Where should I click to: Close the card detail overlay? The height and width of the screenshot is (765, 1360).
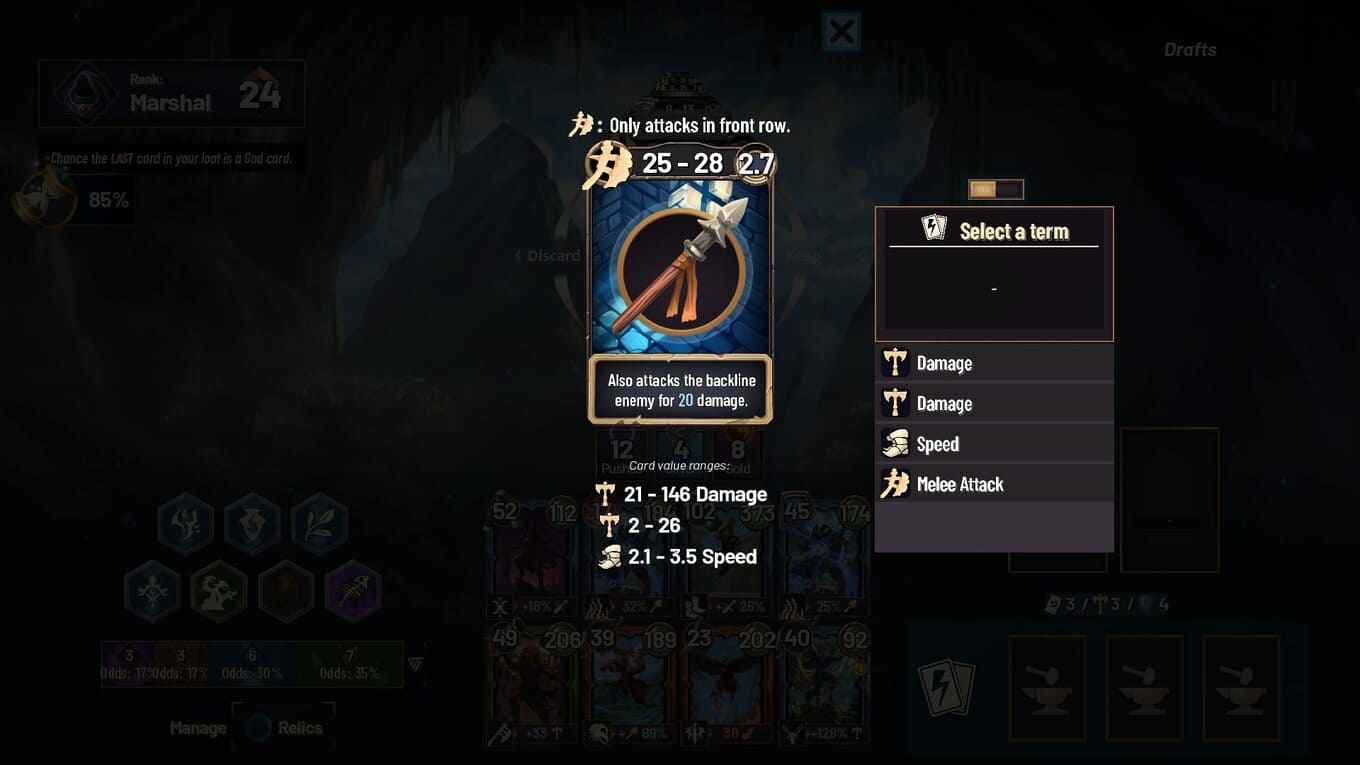point(841,32)
